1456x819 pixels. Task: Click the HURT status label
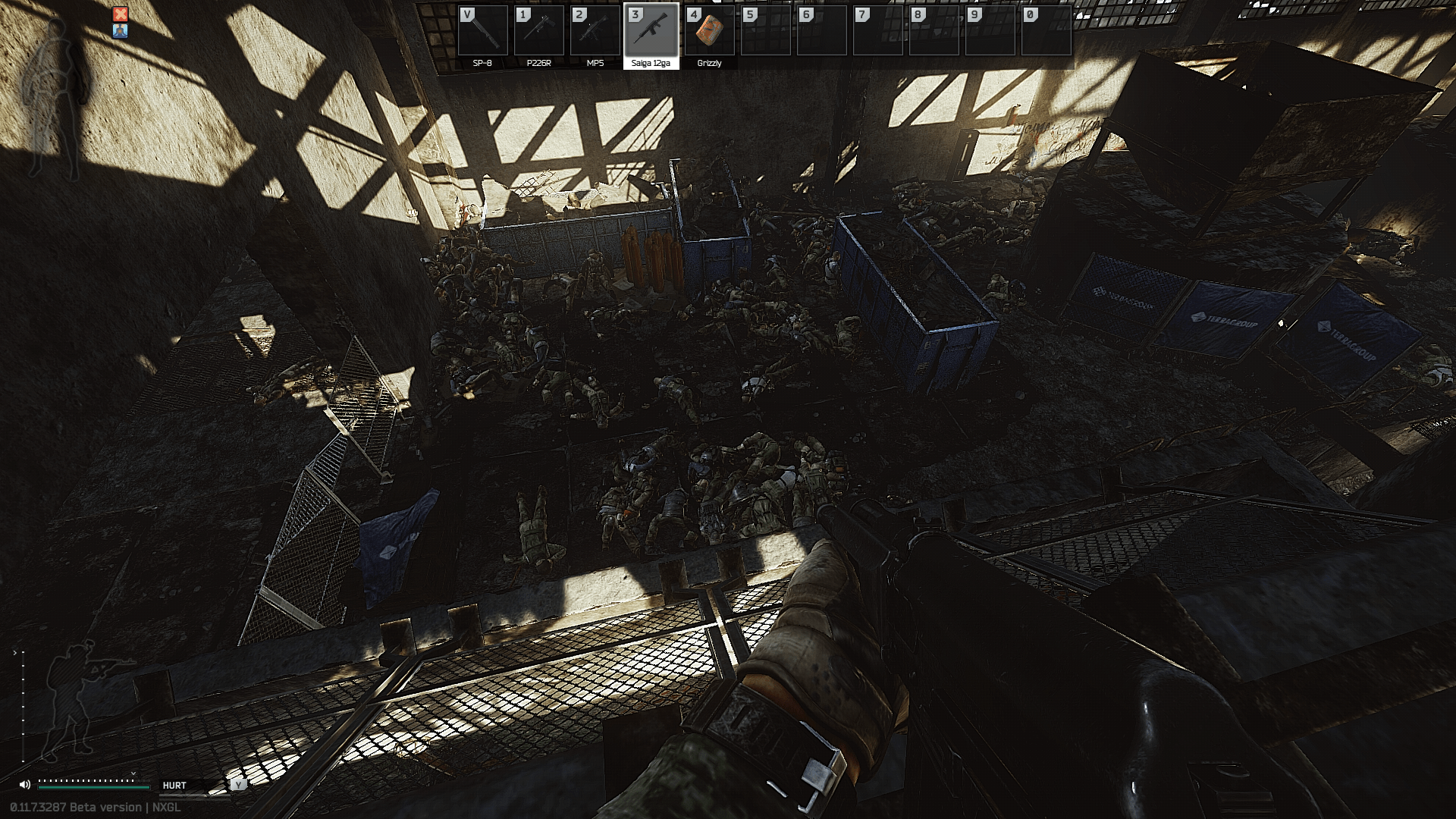175,786
